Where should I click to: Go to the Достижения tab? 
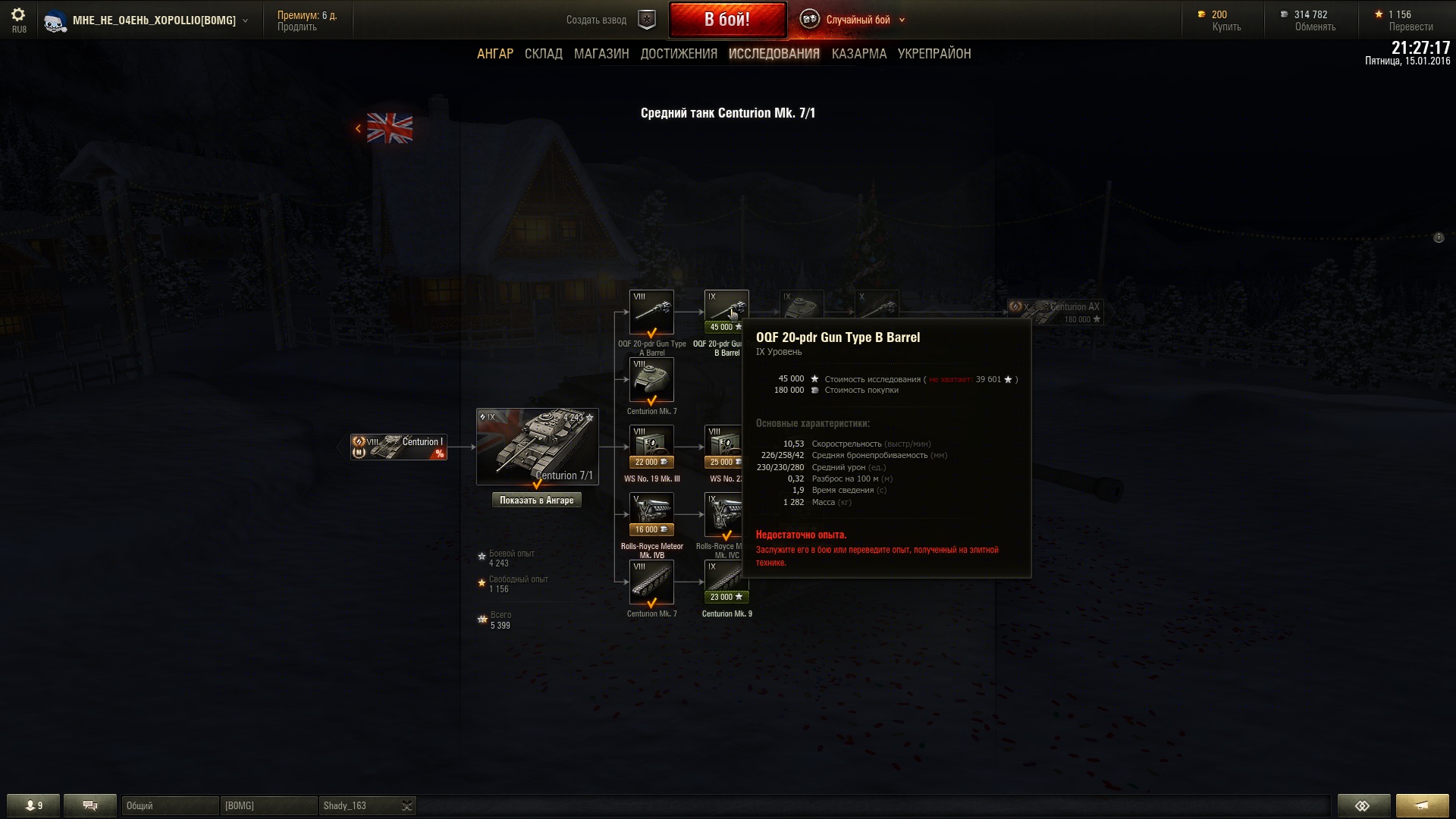[679, 54]
